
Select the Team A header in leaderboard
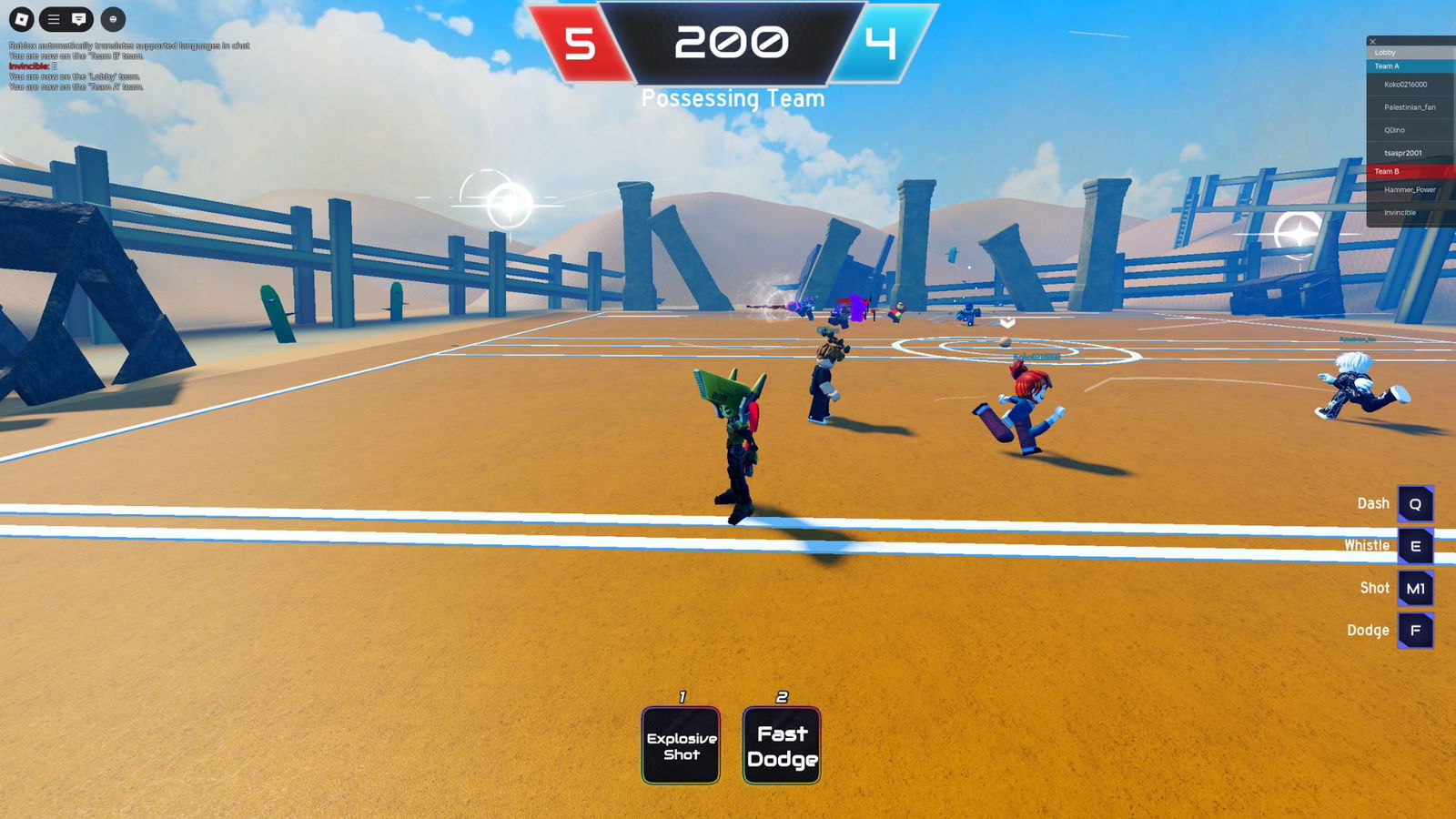[1389, 66]
